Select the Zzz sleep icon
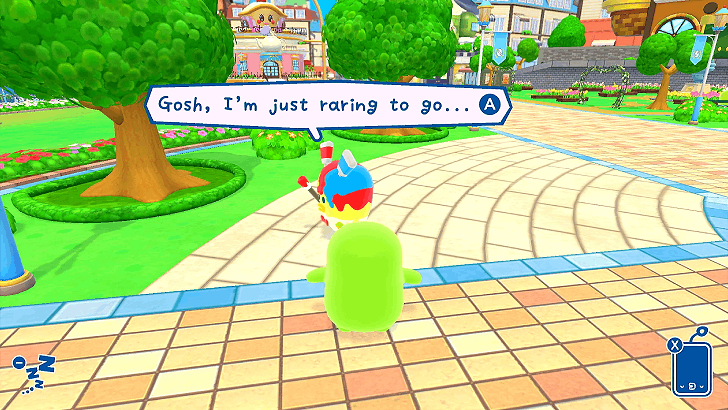The image size is (728, 410). 33,373
